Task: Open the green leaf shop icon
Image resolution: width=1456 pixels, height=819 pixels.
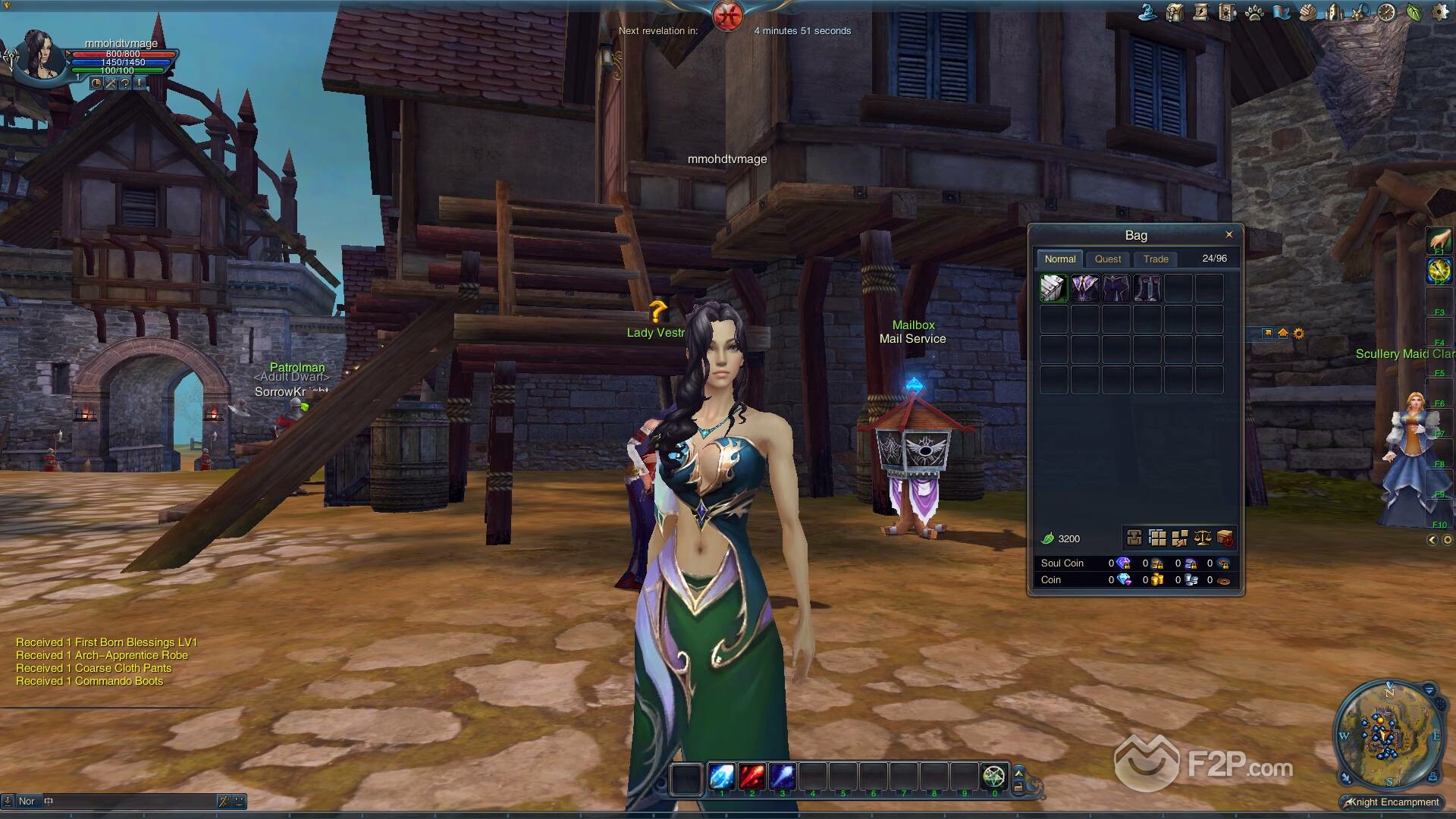Action: 1414,12
